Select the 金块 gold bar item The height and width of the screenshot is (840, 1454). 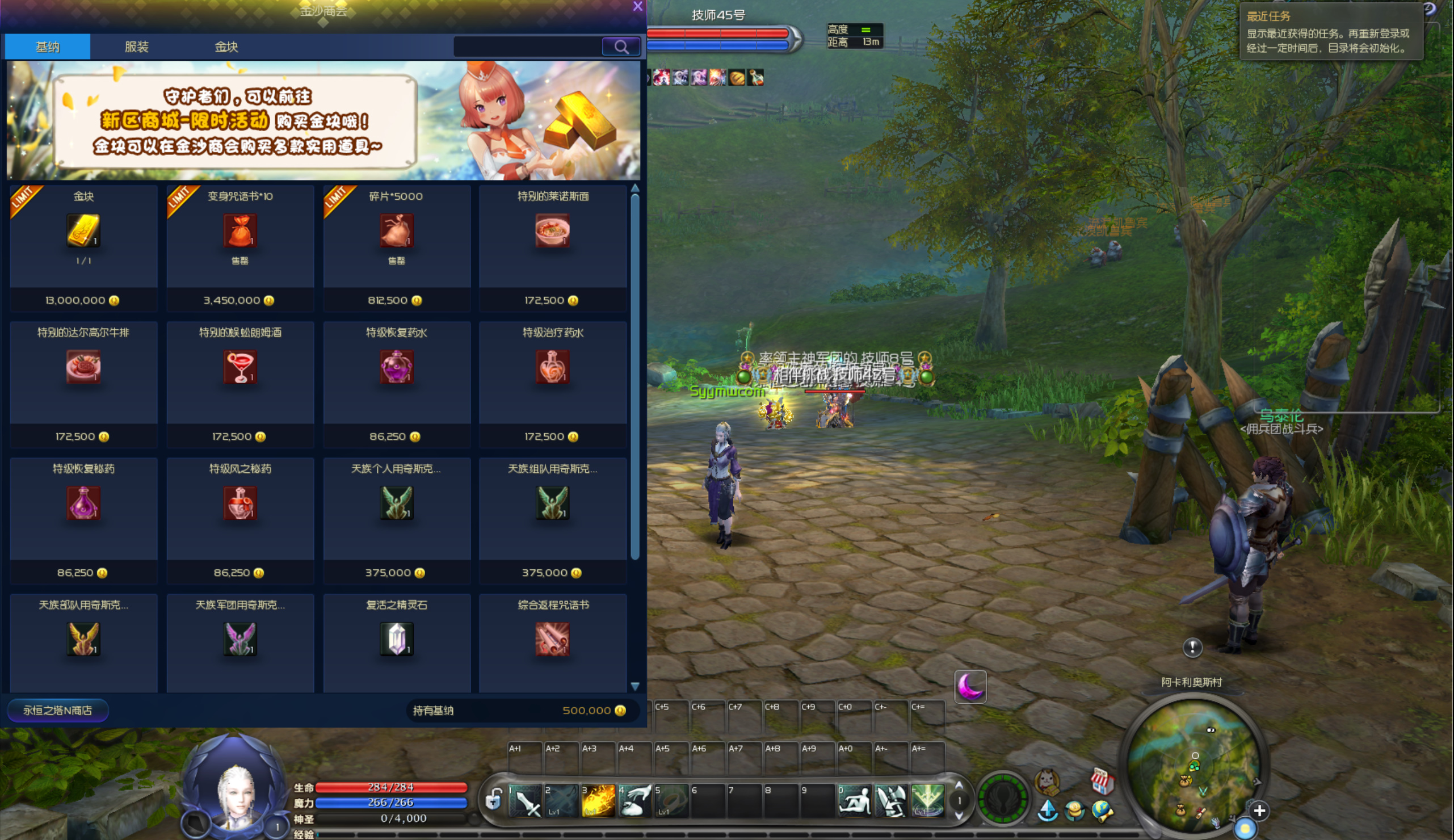(83, 232)
